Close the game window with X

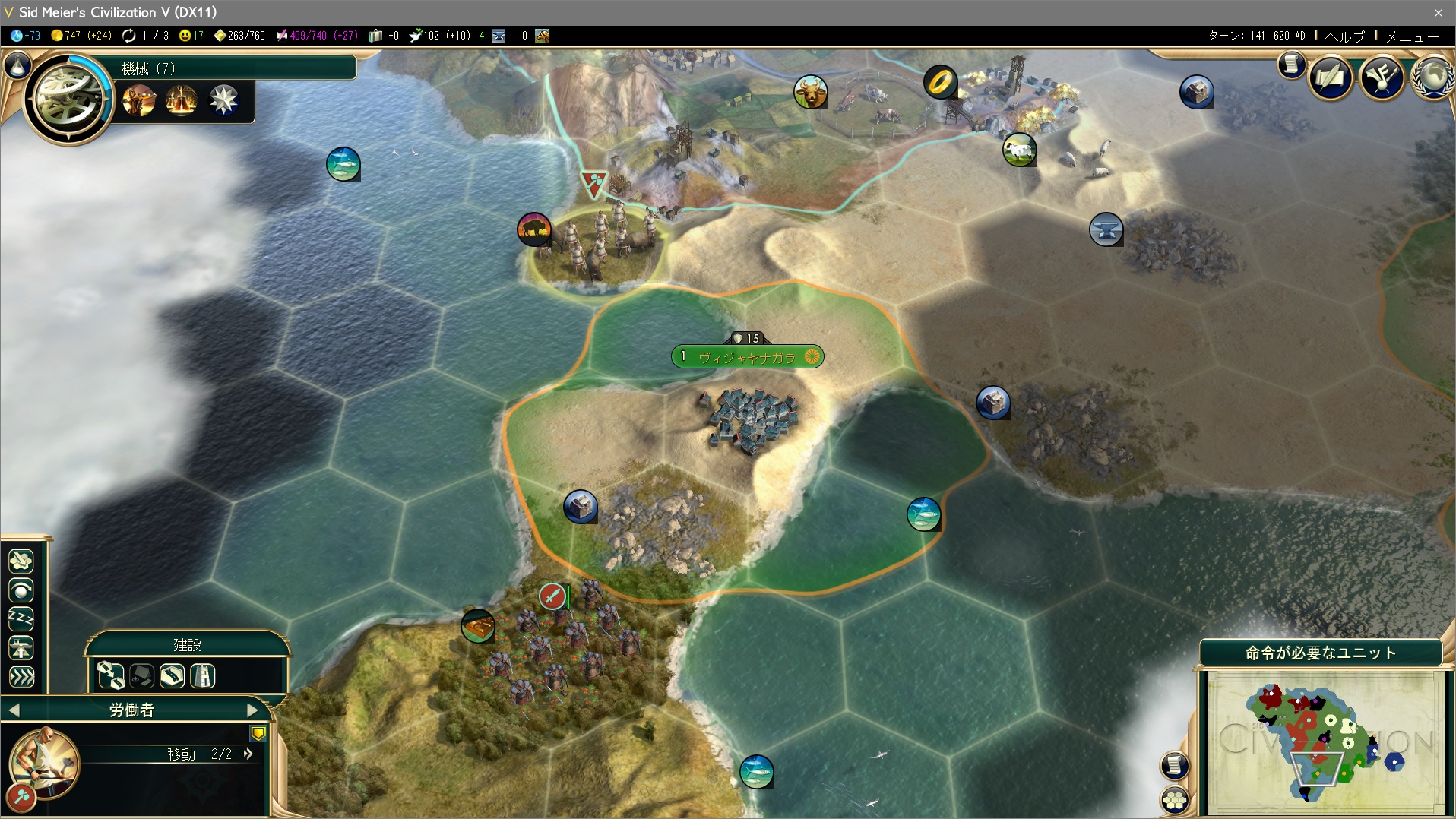click(1438, 13)
